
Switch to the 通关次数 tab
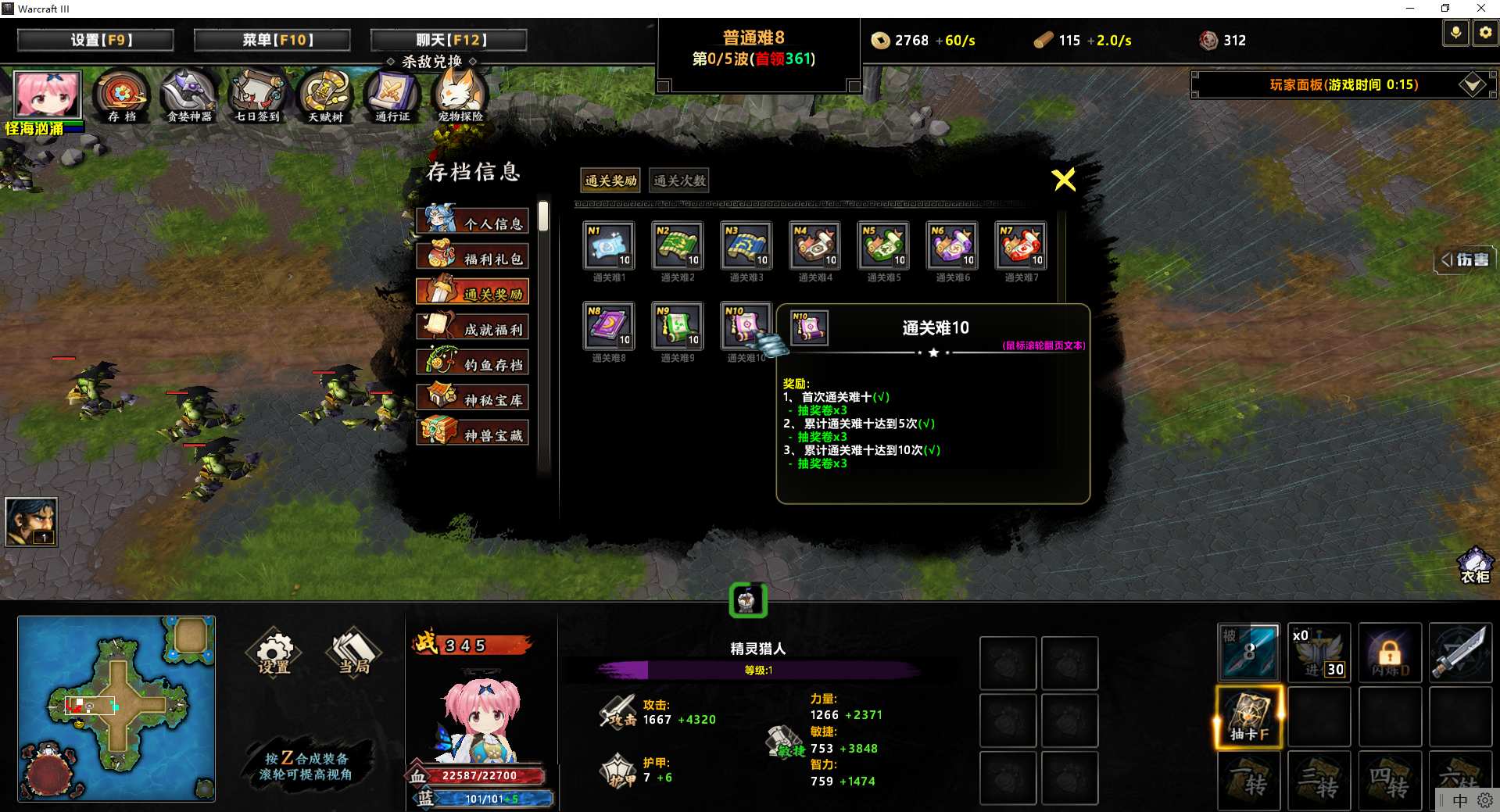[679, 181]
